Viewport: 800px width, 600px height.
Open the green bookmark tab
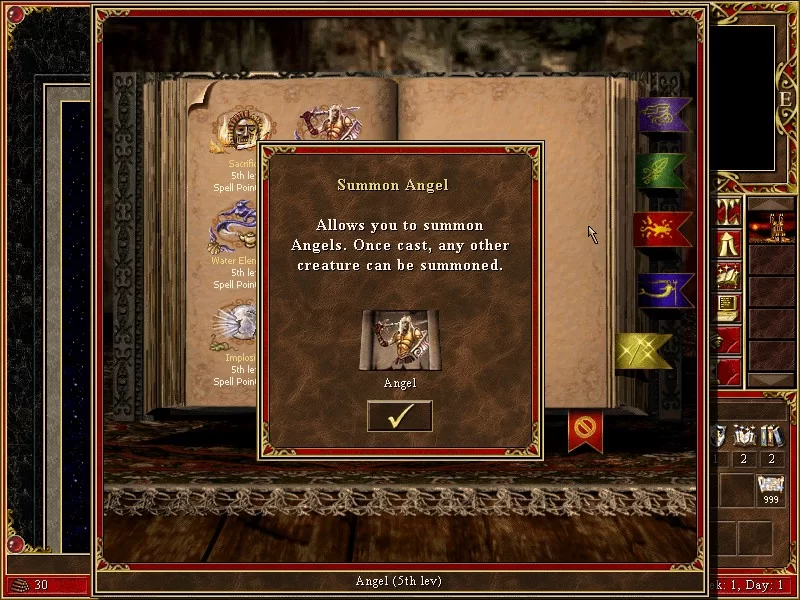coord(661,171)
